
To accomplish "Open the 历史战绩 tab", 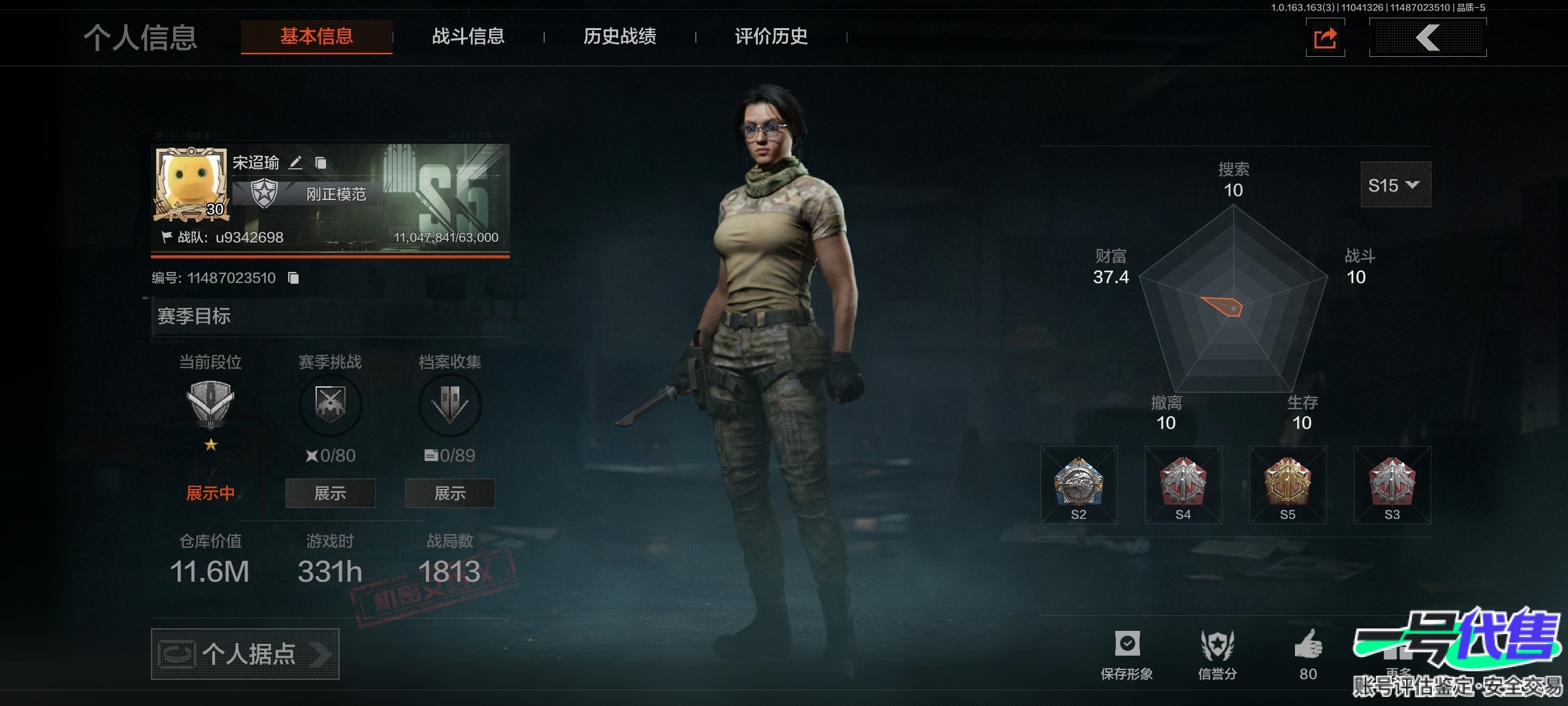I will pos(619,37).
